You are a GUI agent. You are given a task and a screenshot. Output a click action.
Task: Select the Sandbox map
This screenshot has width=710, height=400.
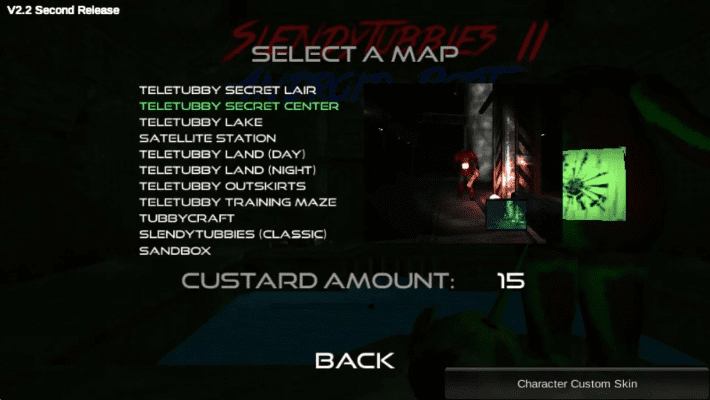click(175, 250)
